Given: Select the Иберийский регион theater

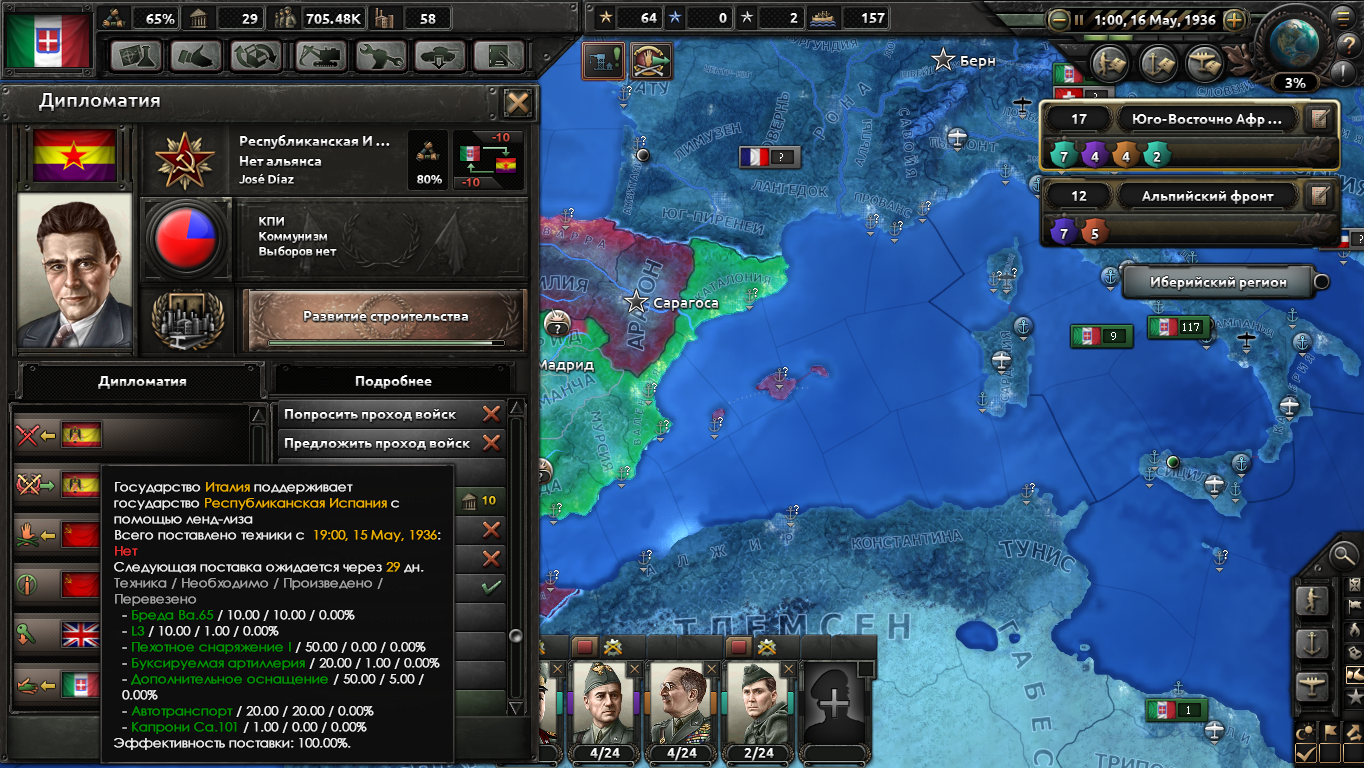Looking at the screenshot, I should 1216,282.
